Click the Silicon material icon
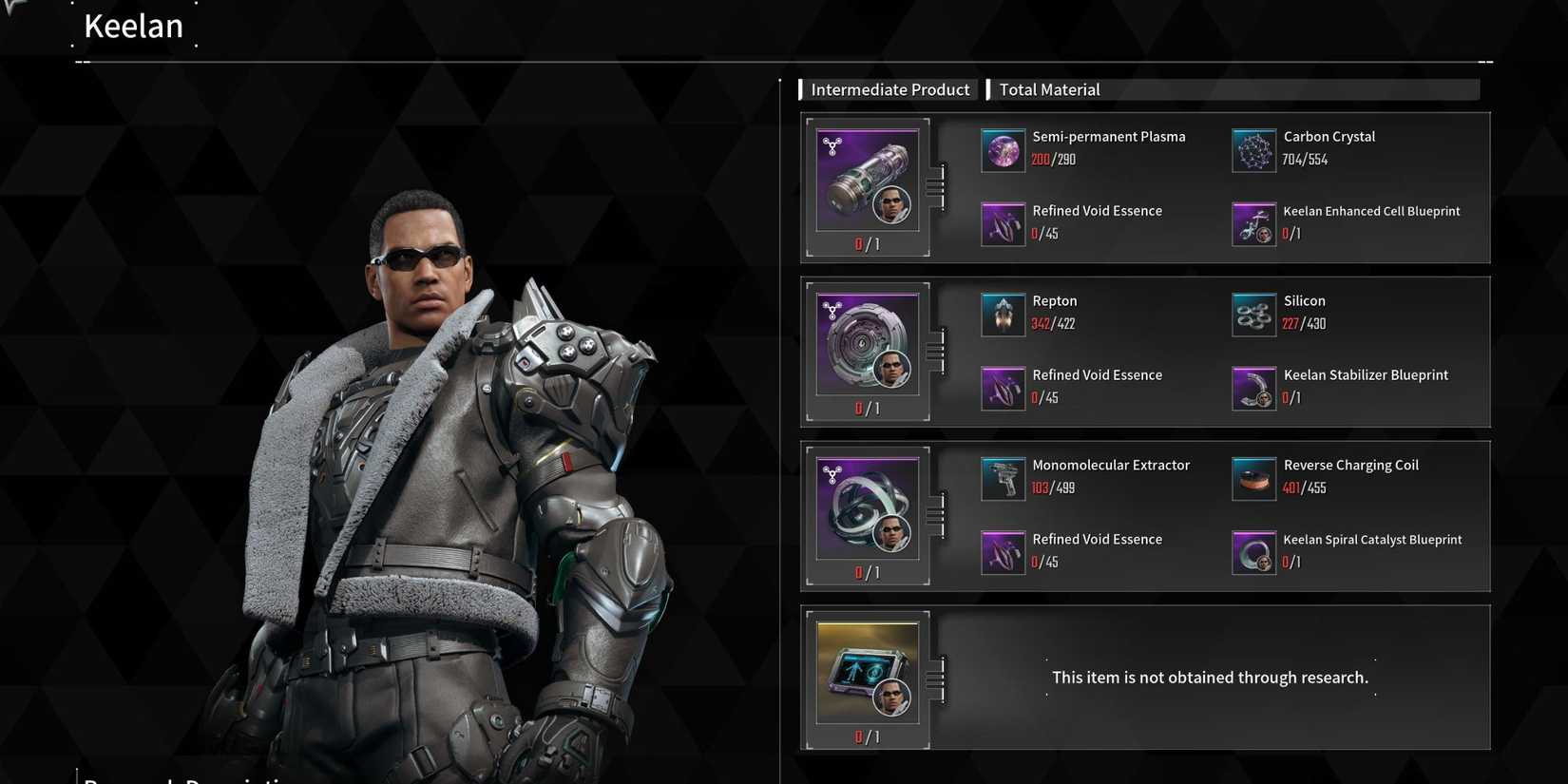The image size is (1568, 784). point(1253,314)
